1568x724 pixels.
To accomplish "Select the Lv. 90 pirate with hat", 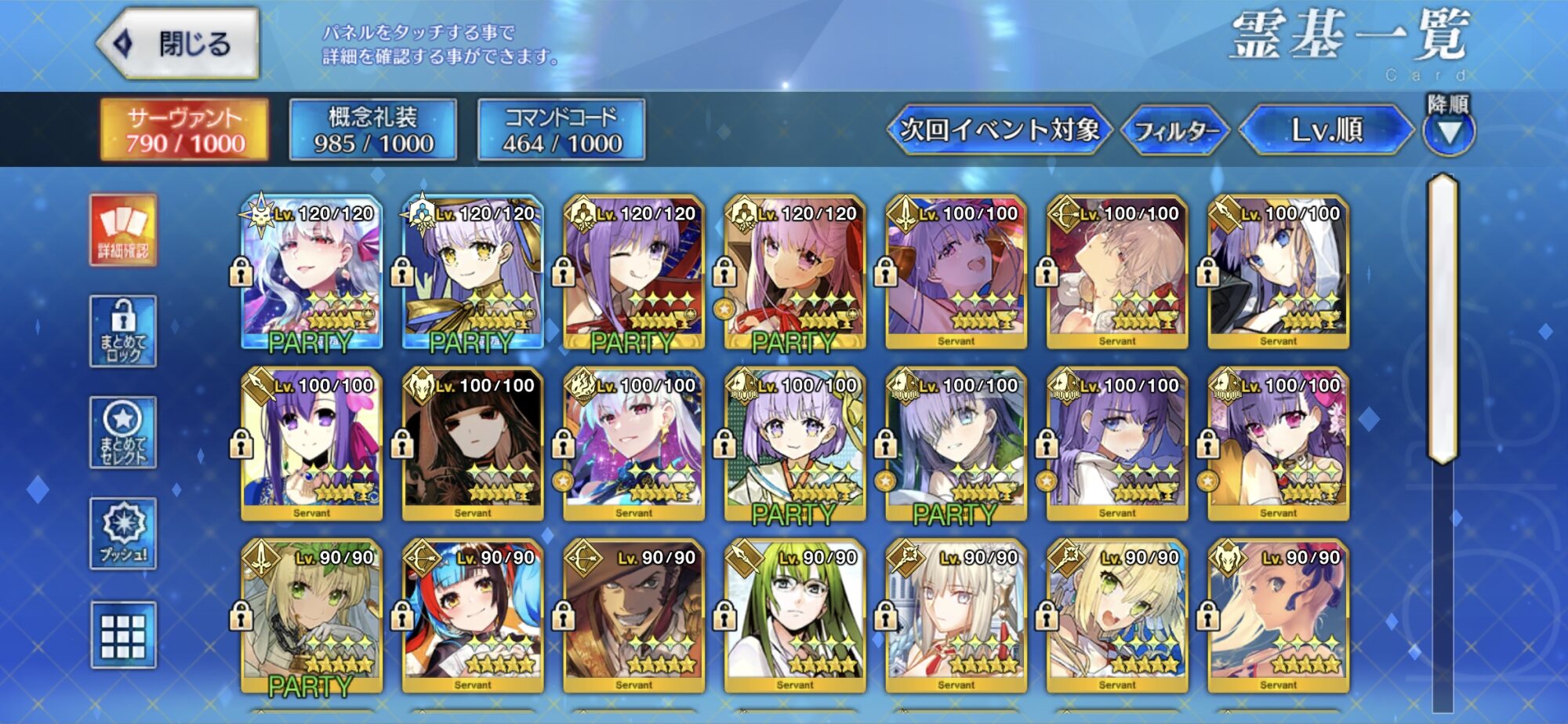I will pyautogui.click(x=633, y=616).
